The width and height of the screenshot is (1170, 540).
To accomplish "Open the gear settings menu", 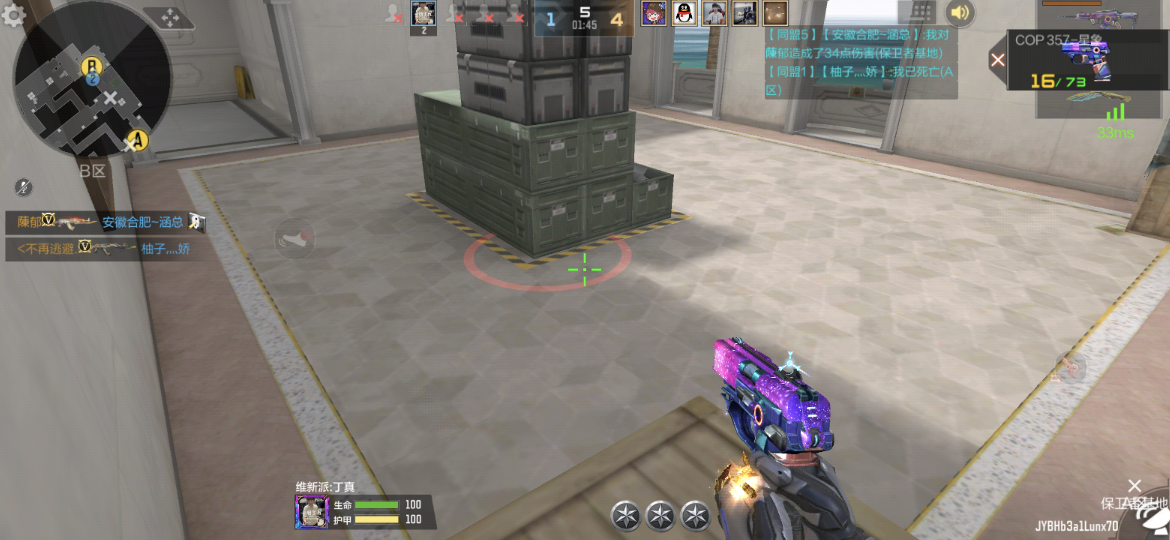I will (x=13, y=15).
